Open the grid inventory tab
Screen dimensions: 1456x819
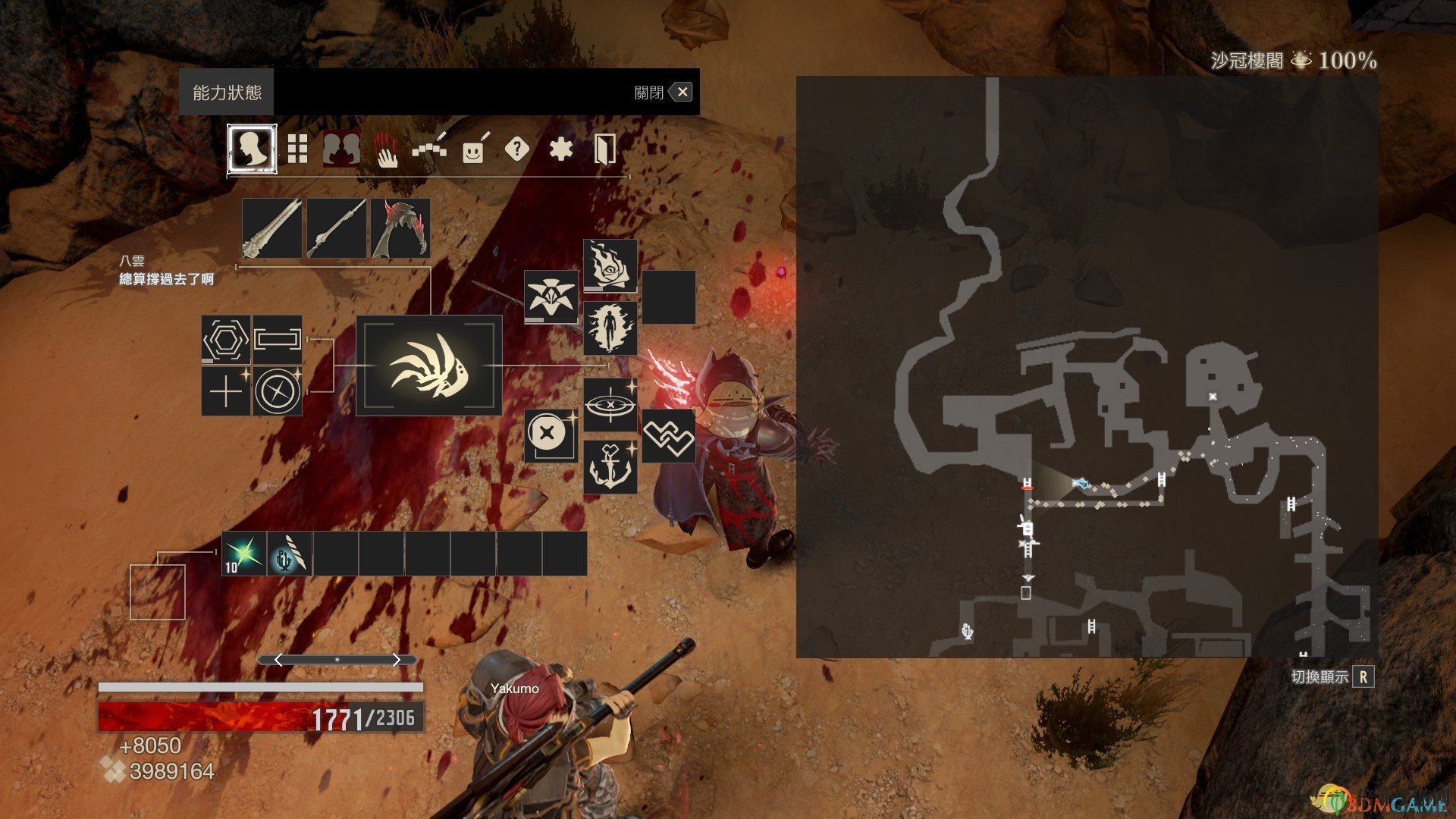point(297,149)
